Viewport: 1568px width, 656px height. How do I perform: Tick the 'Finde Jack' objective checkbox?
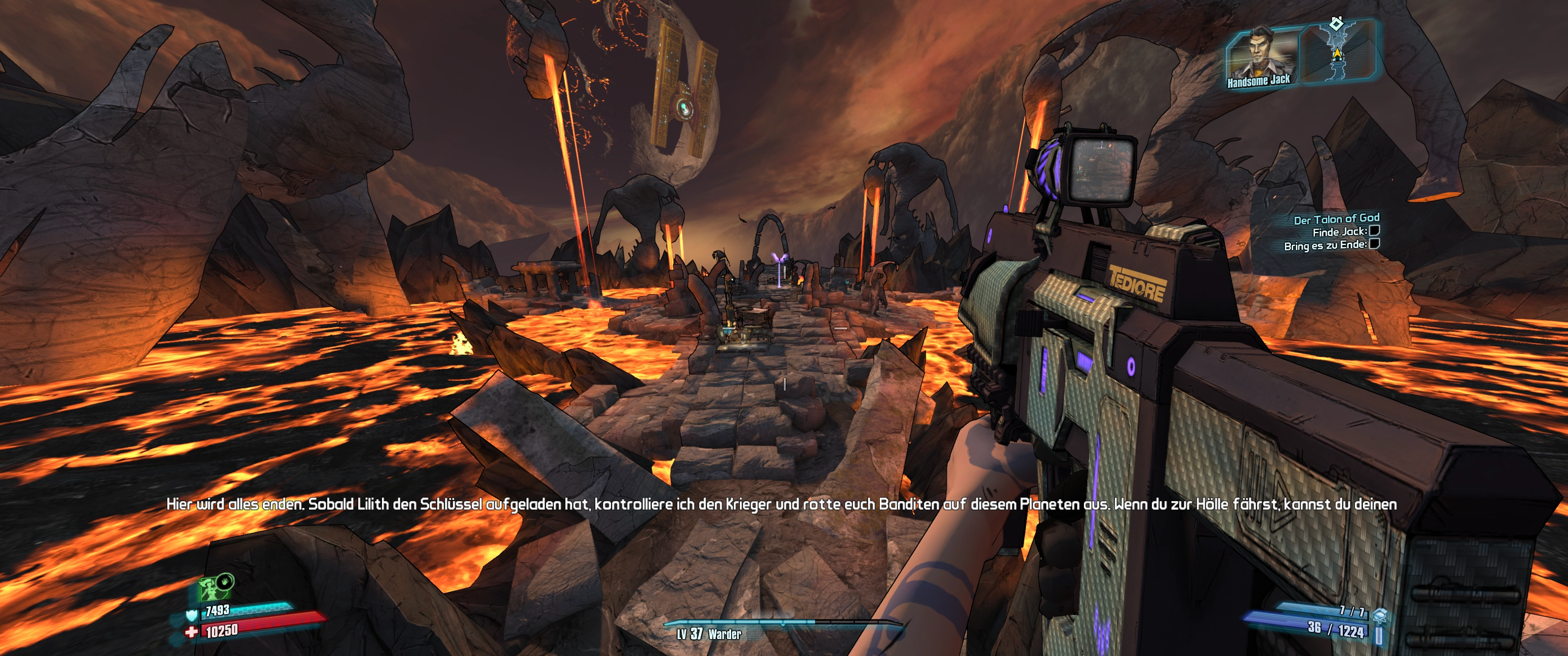1374,231
